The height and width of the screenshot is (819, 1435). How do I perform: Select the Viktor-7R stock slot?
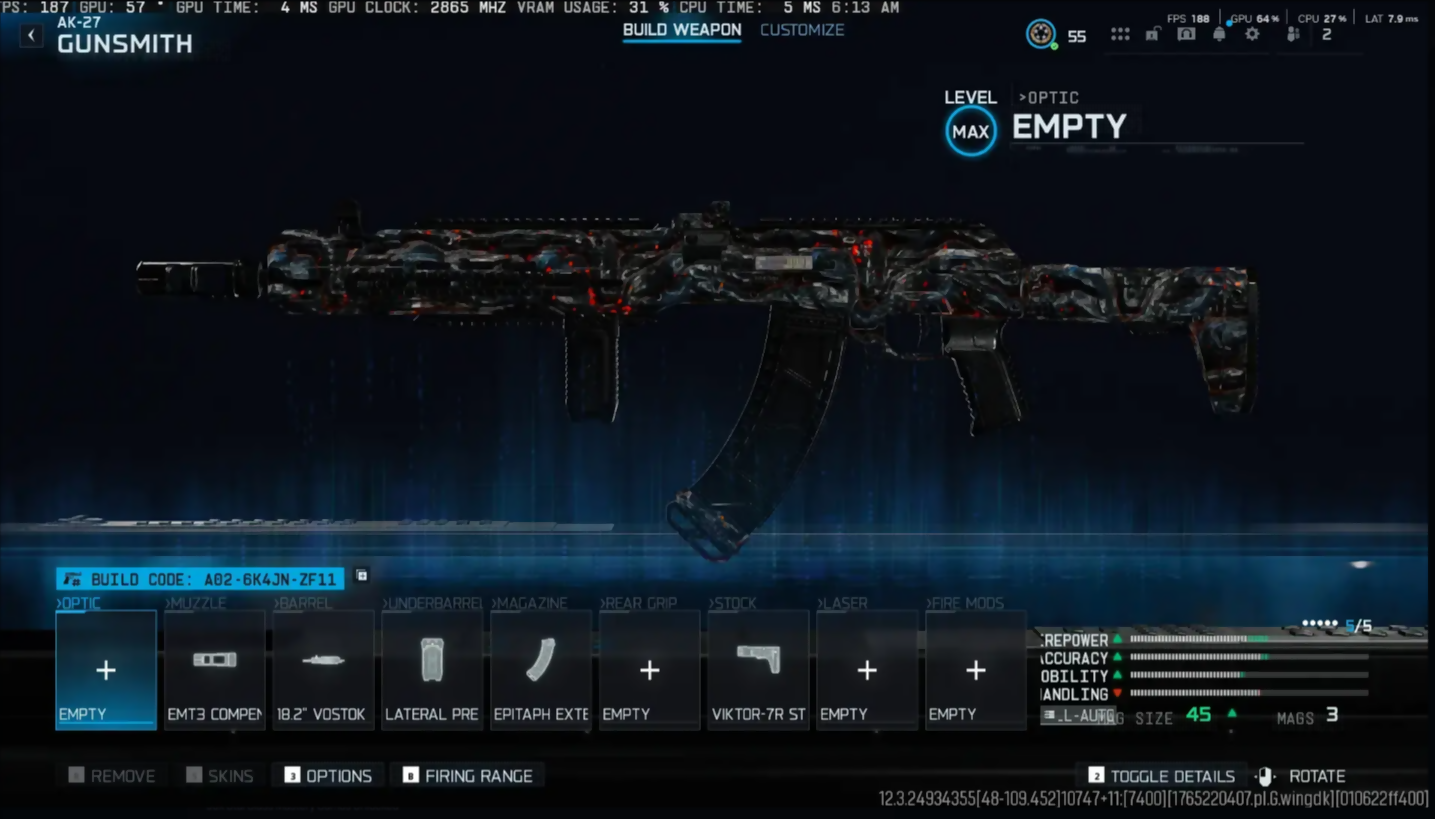758,670
